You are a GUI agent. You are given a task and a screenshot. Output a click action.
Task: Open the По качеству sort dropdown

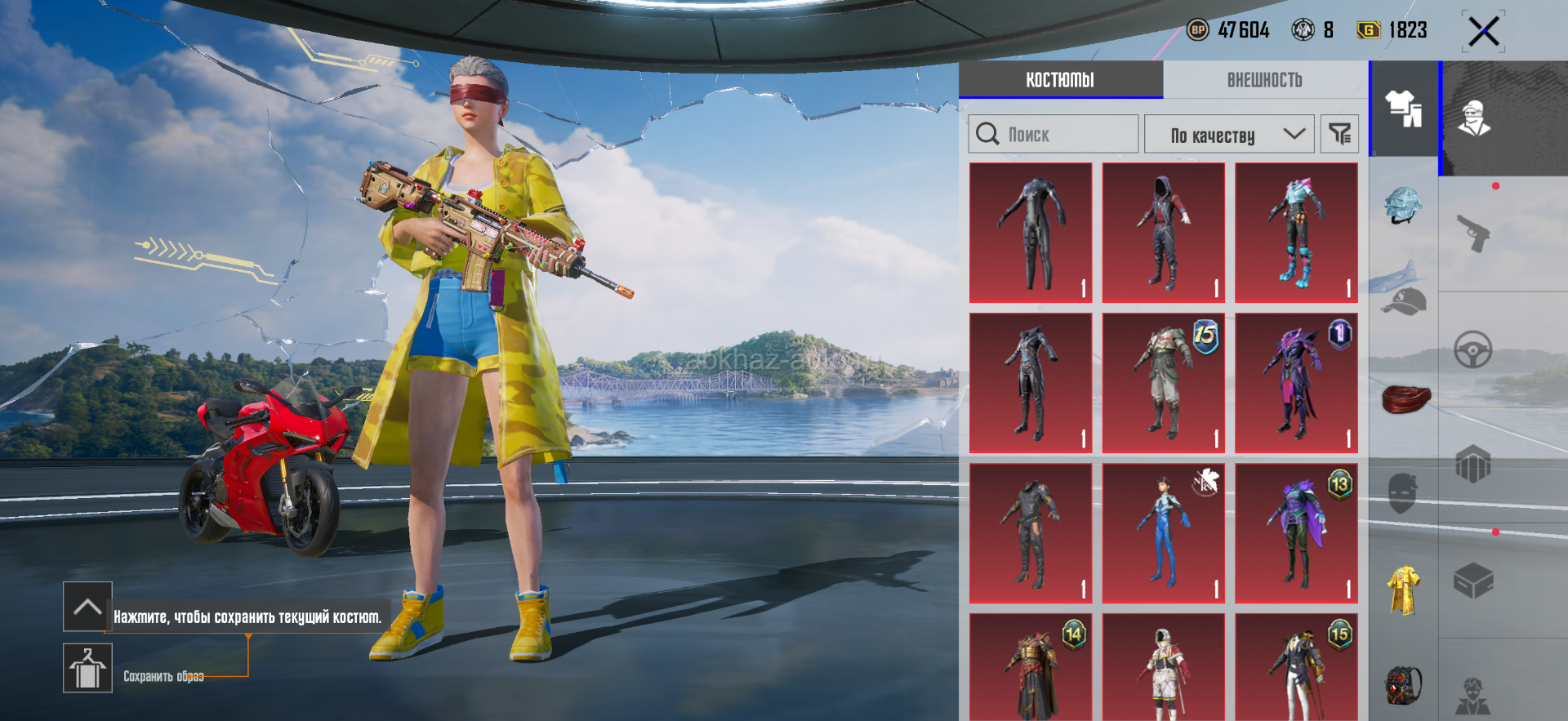(x=1229, y=134)
